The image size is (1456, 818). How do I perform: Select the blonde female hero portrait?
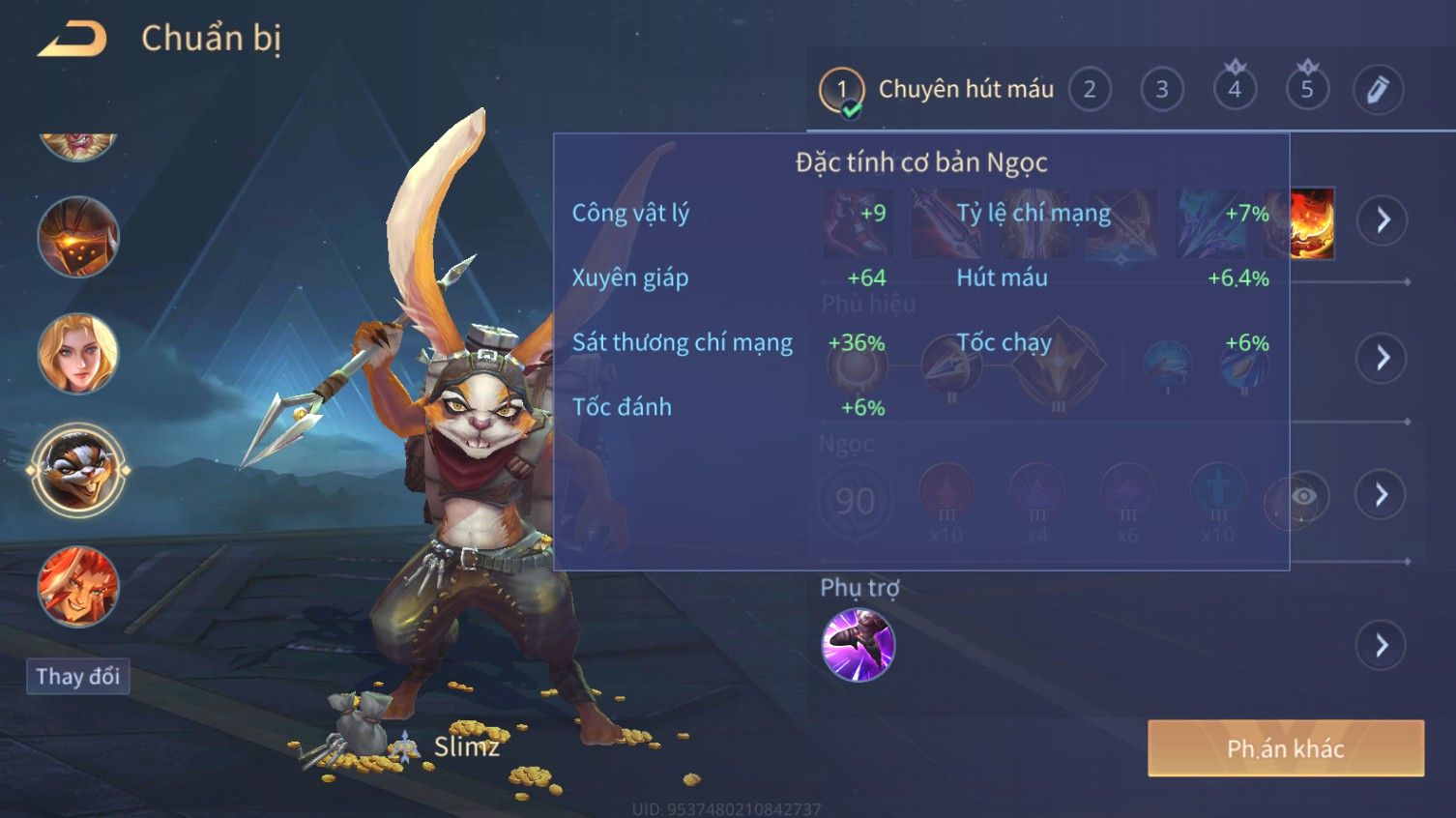point(78,354)
